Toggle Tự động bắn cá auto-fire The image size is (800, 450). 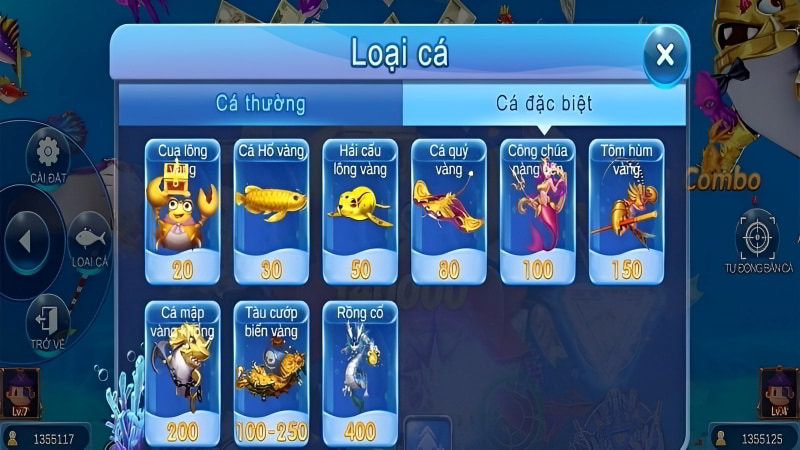[758, 240]
